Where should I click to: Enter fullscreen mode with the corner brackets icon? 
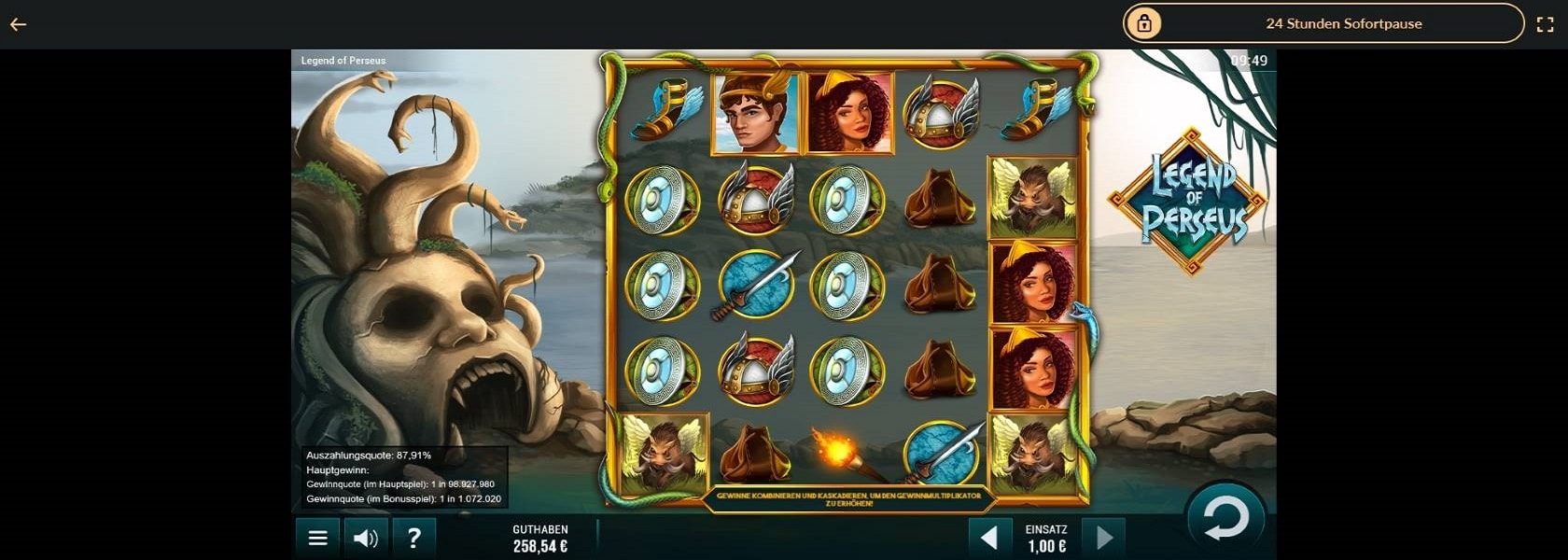coord(1545,24)
